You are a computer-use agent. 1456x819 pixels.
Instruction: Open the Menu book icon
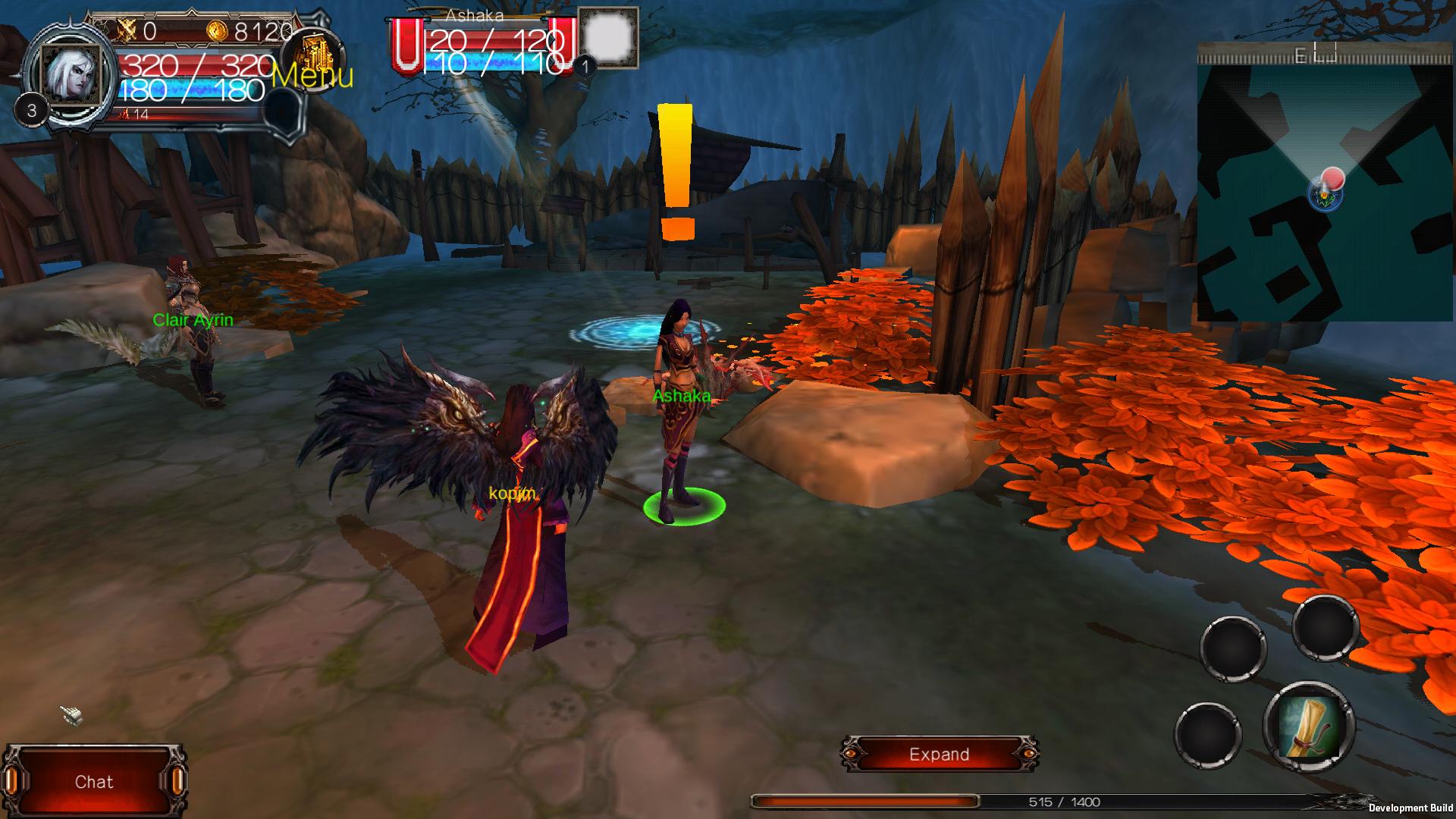pyautogui.click(x=313, y=58)
